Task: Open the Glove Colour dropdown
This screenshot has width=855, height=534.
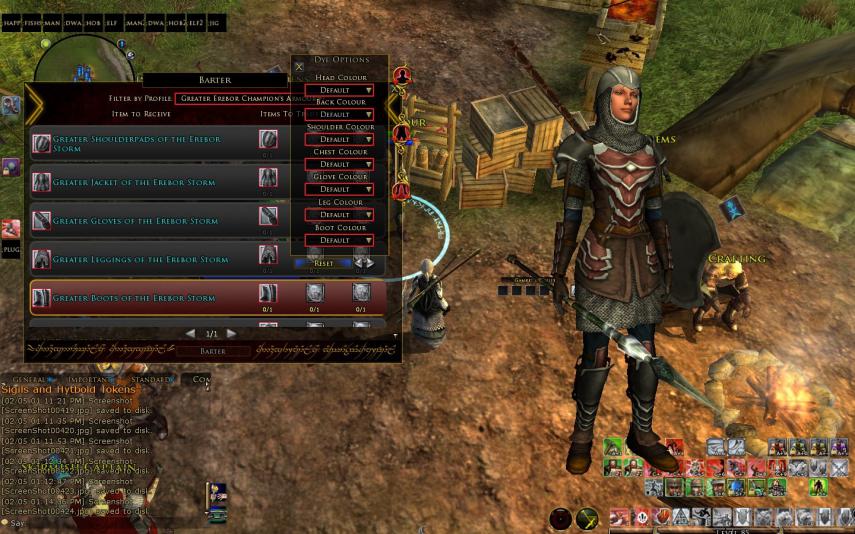Action: [340, 189]
